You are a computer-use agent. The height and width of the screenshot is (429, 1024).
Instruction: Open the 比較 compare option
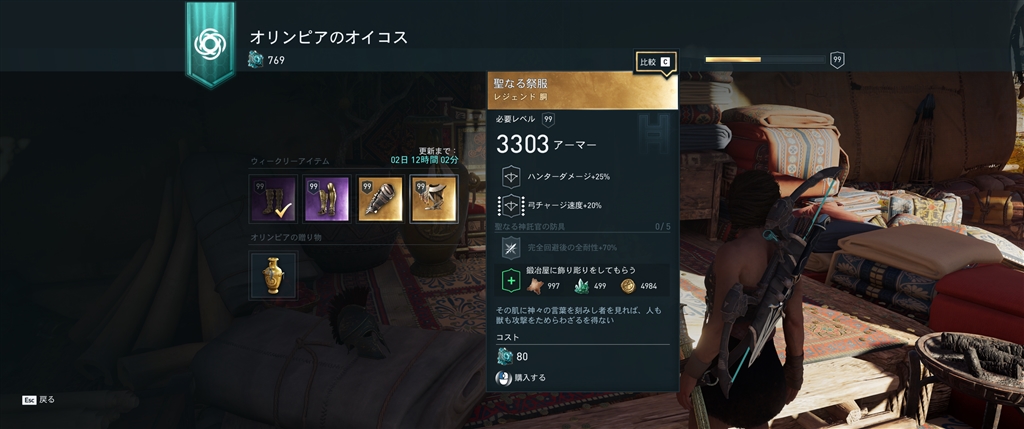pyautogui.click(x=655, y=62)
